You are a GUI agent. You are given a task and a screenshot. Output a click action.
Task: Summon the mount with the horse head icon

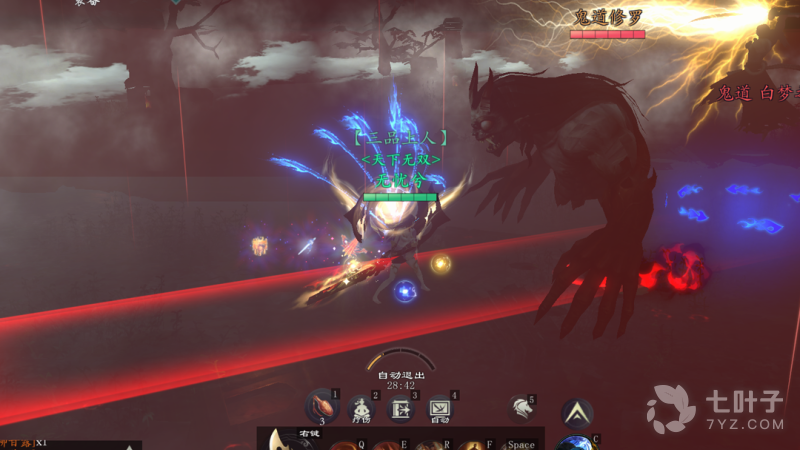pos(519,407)
